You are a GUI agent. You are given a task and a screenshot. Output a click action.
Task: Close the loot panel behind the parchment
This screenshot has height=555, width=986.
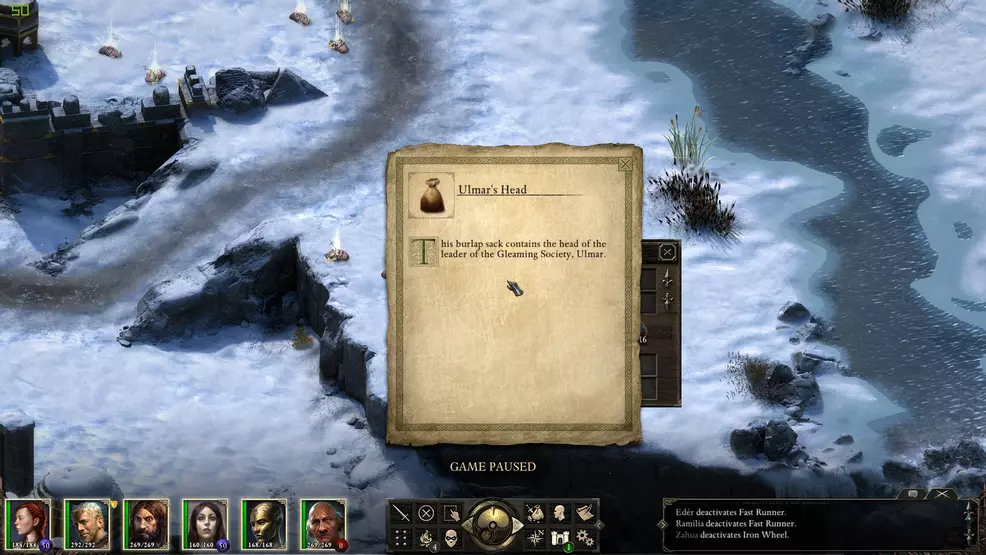(667, 253)
